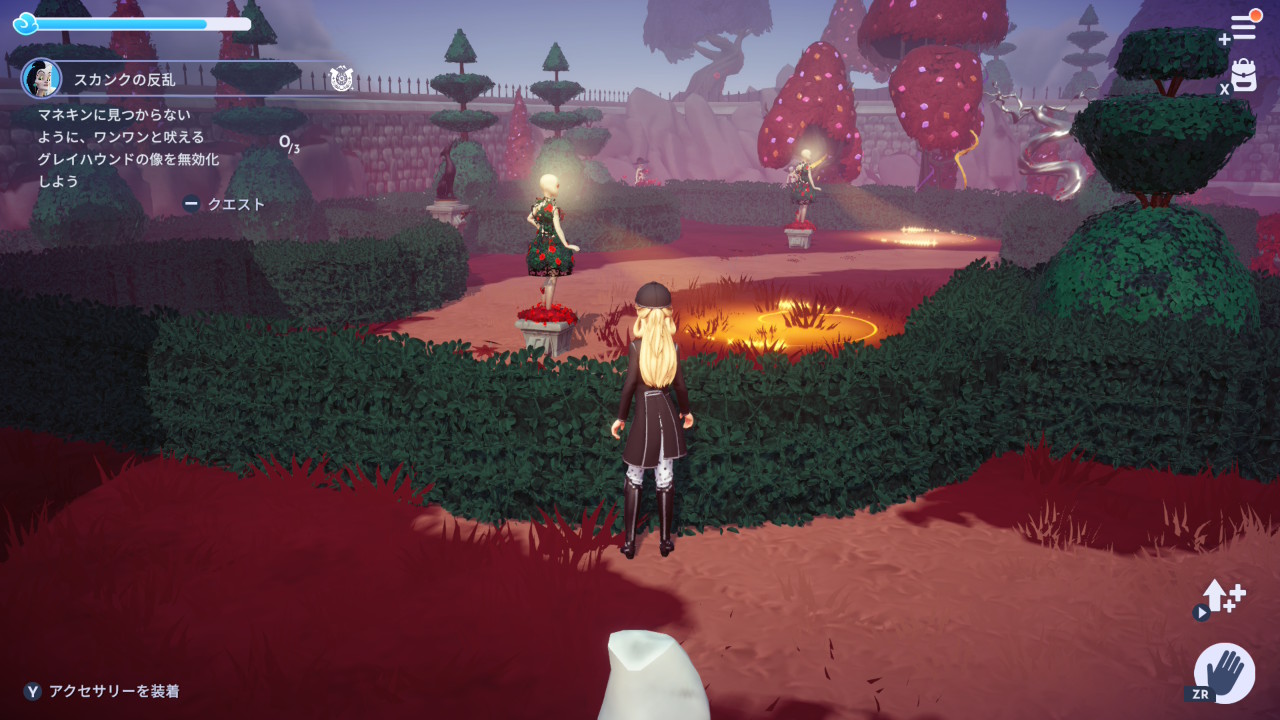Open the backpack inventory icon
Viewport: 1280px width, 720px height.
pyautogui.click(x=1244, y=75)
